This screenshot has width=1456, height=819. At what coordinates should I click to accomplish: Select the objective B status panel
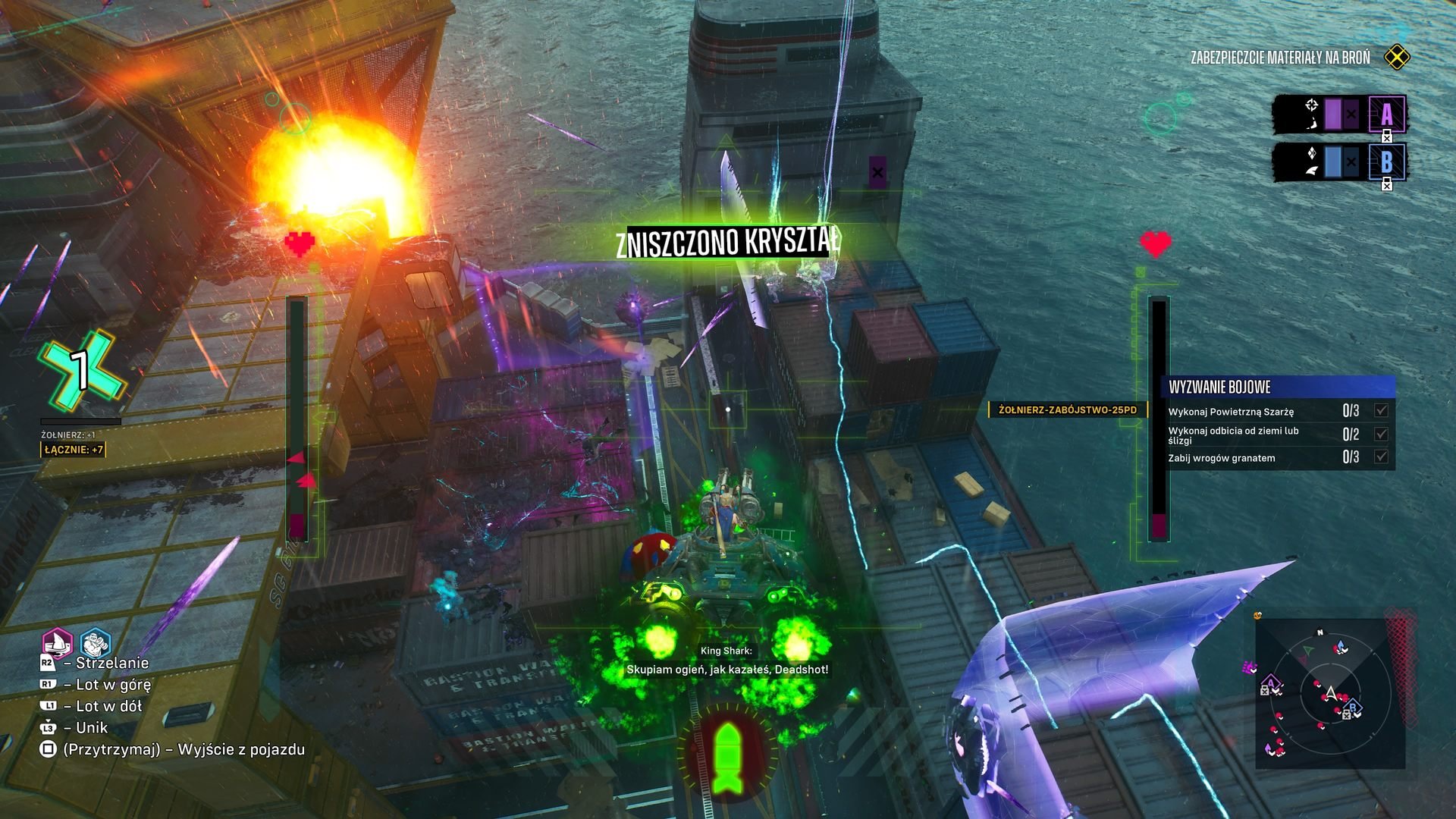(1339, 162)
